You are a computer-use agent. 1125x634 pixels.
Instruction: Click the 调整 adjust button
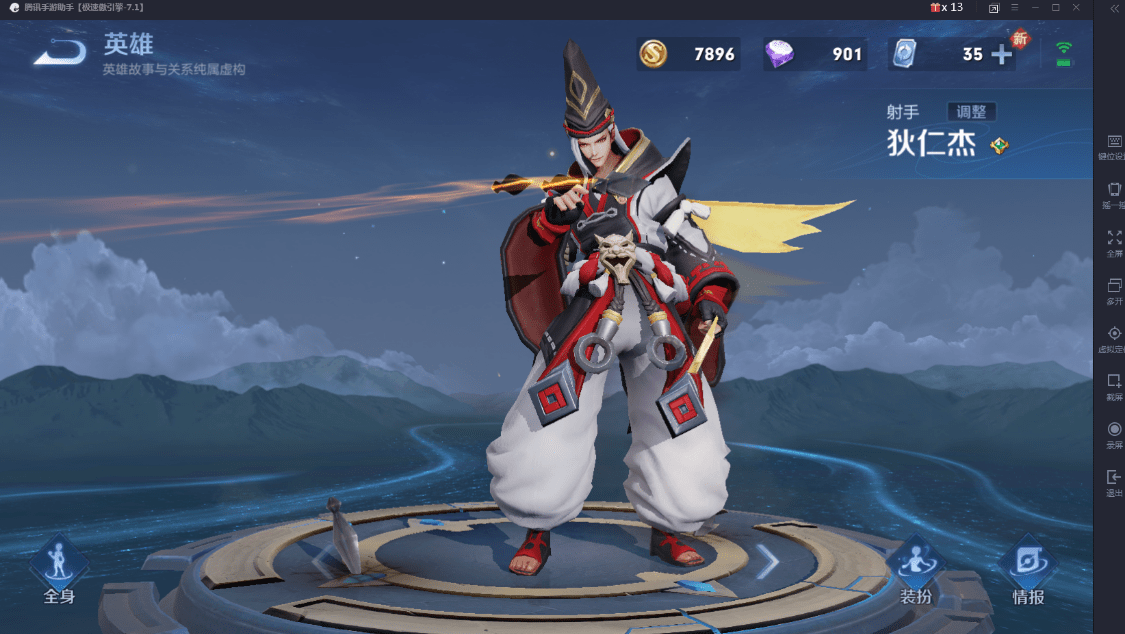click(x=971, y=112)
